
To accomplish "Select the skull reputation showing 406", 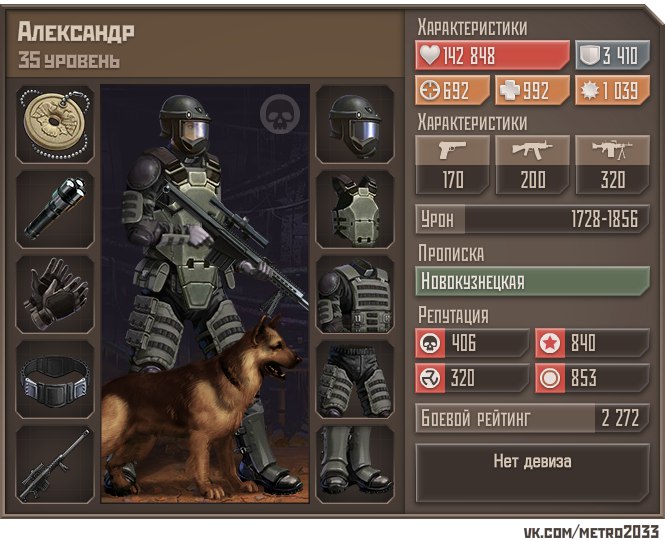I will [472, 343].
